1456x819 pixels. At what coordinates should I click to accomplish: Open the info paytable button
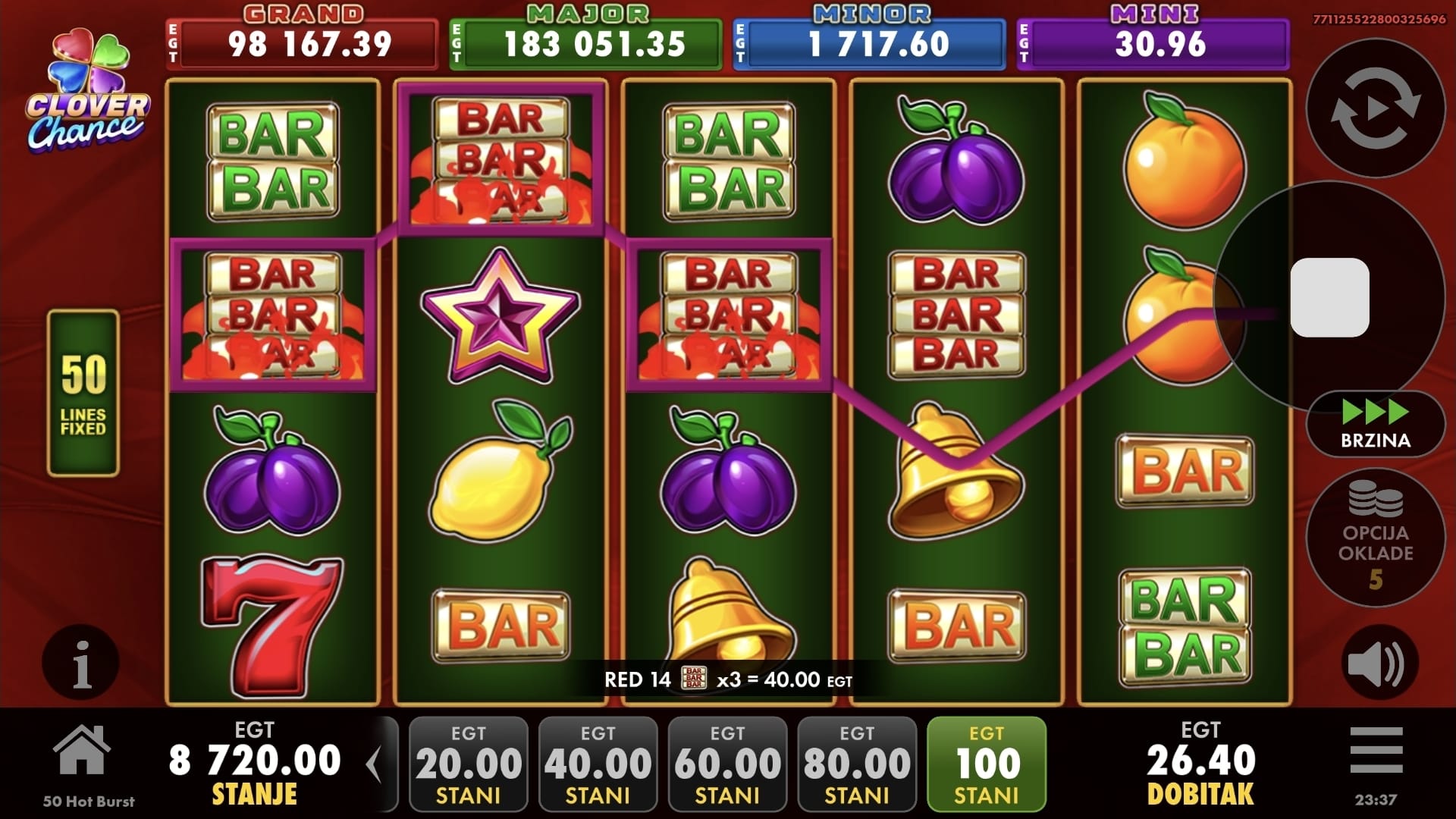[80, 664]
